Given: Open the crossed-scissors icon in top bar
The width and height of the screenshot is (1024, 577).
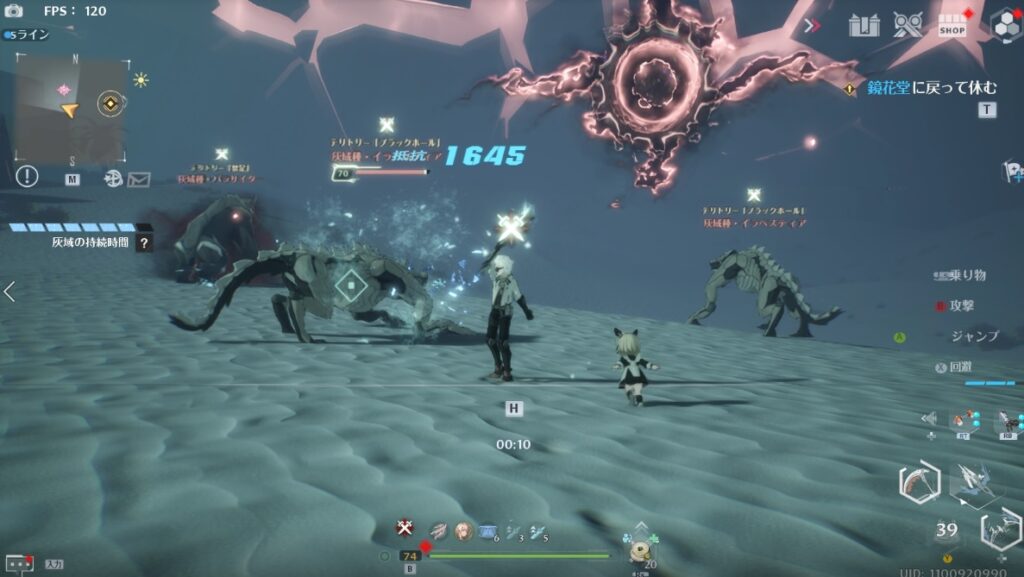Looking at the screenshot, I should (908, 25).
